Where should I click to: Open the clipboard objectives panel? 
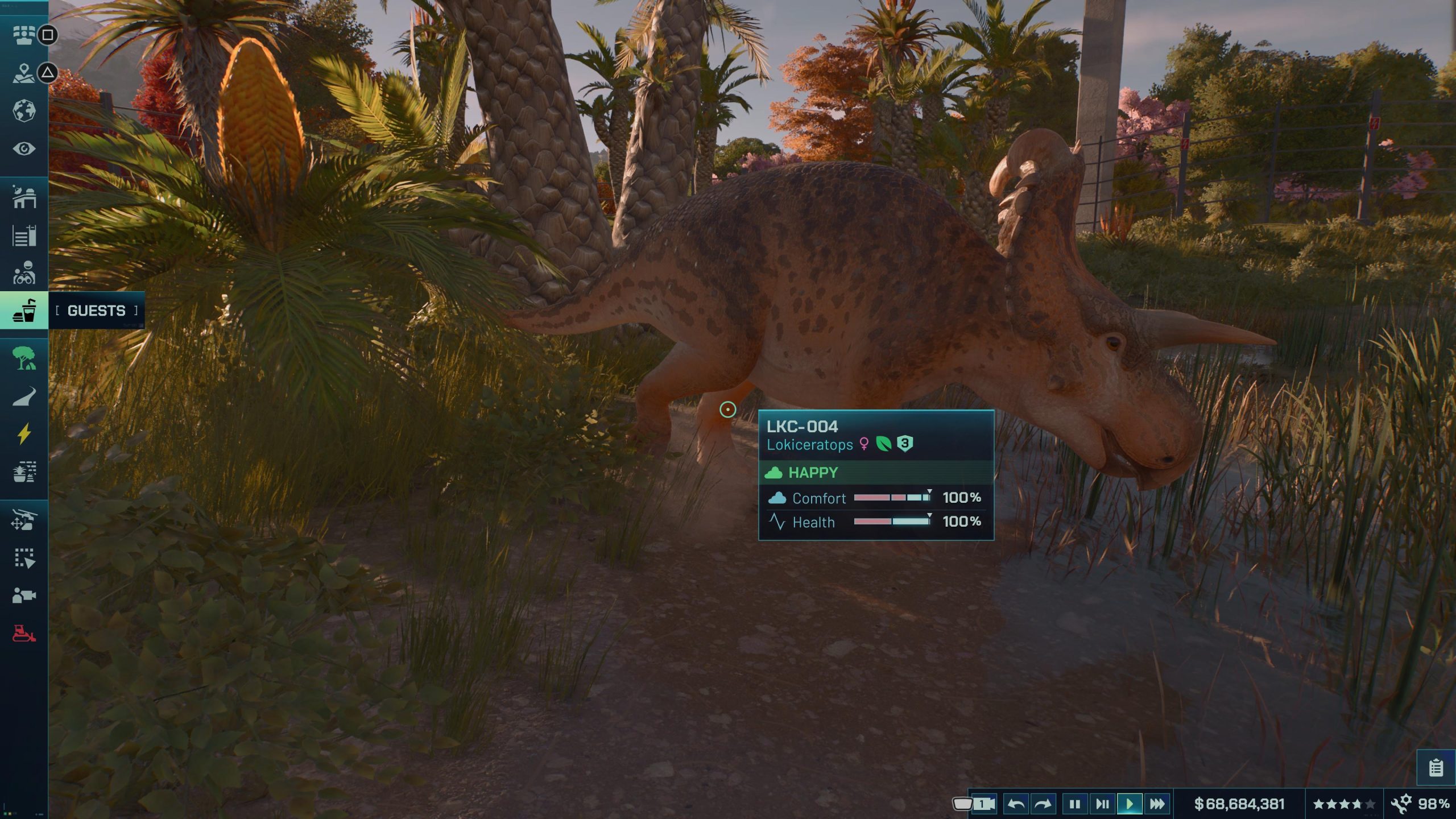[1436, 768]
